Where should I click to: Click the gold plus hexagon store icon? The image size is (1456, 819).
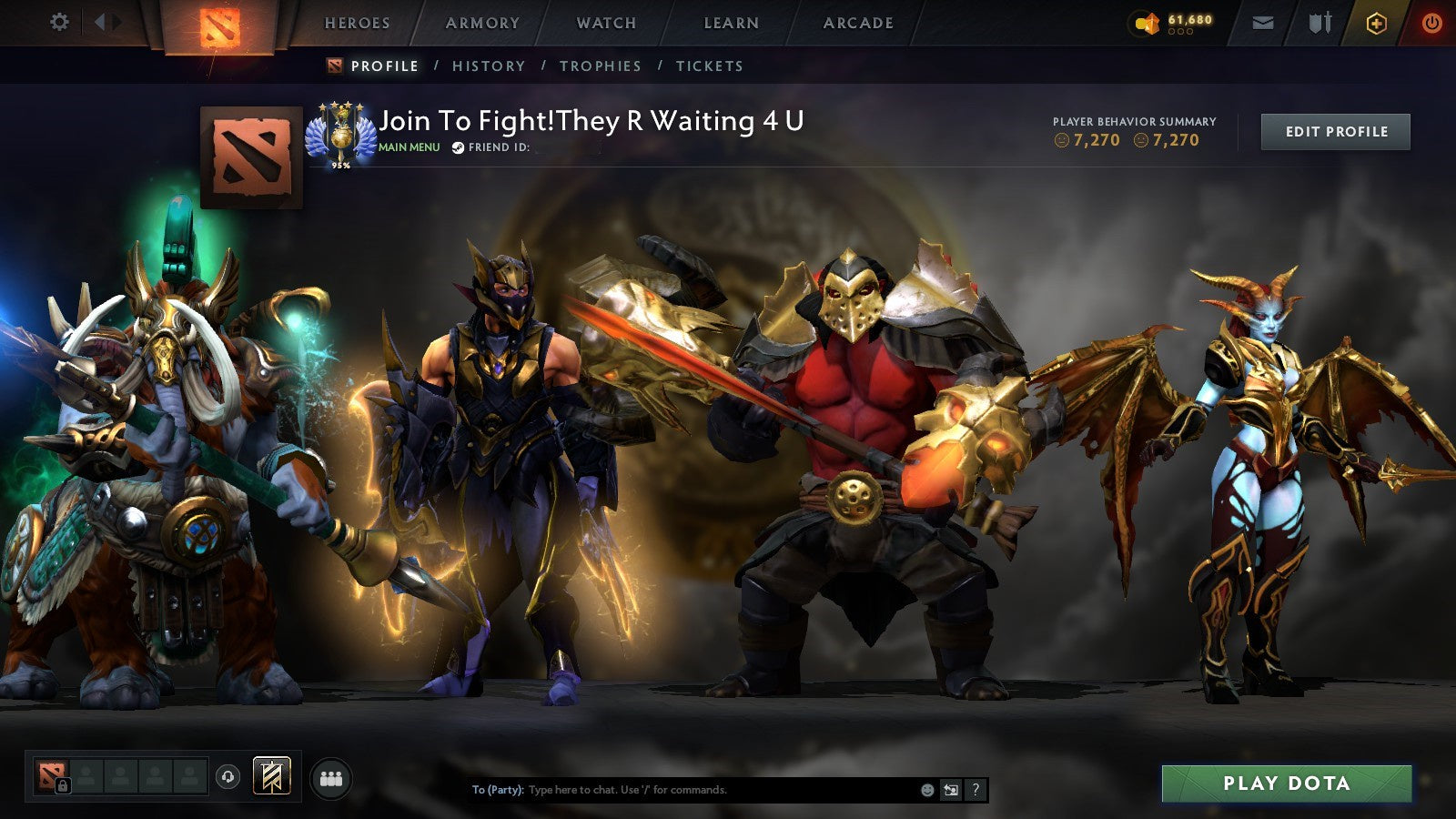tap(1376, 23)
